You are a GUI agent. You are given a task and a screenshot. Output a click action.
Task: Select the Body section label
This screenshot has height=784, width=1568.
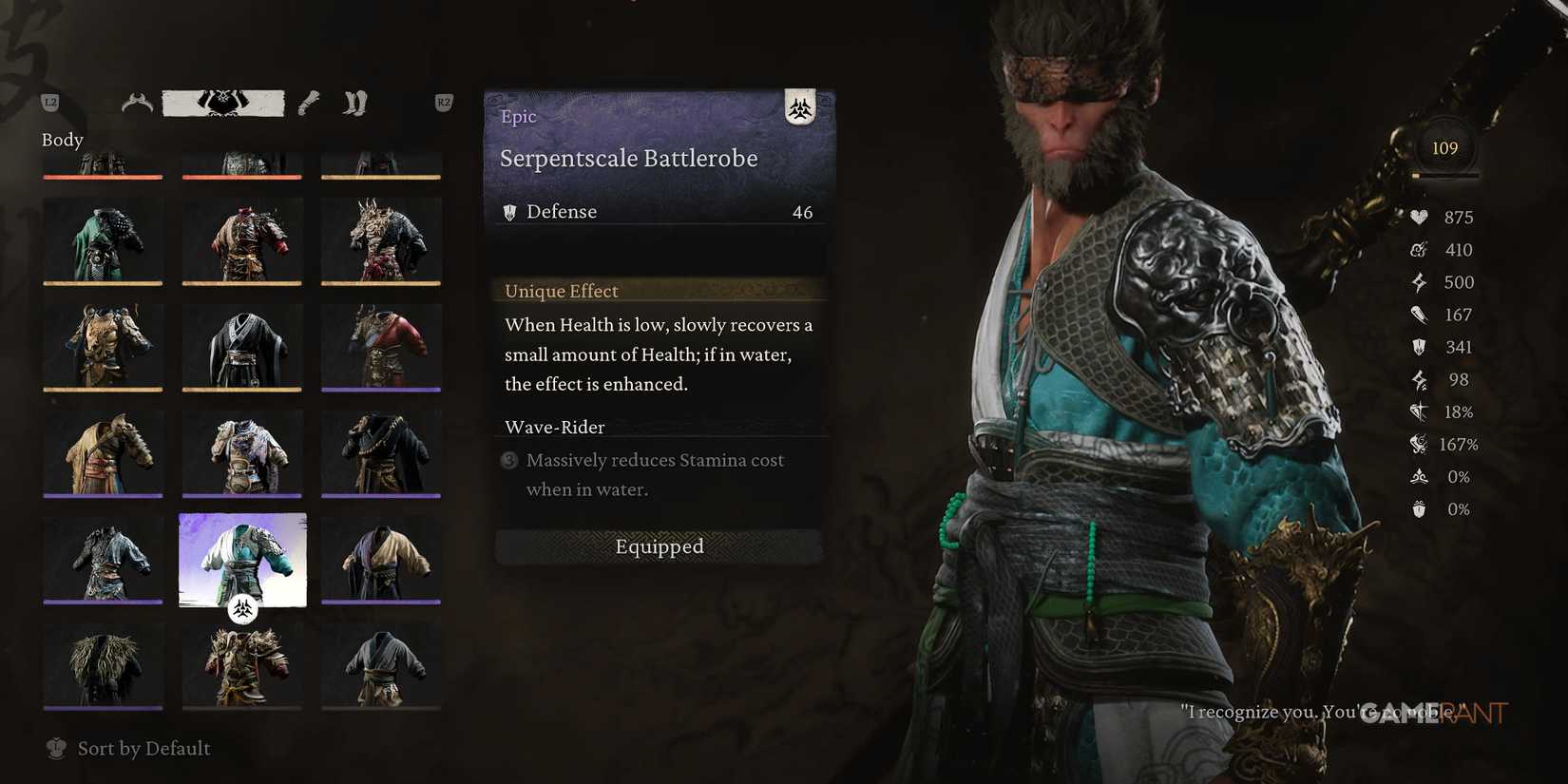tap(62, 140)
